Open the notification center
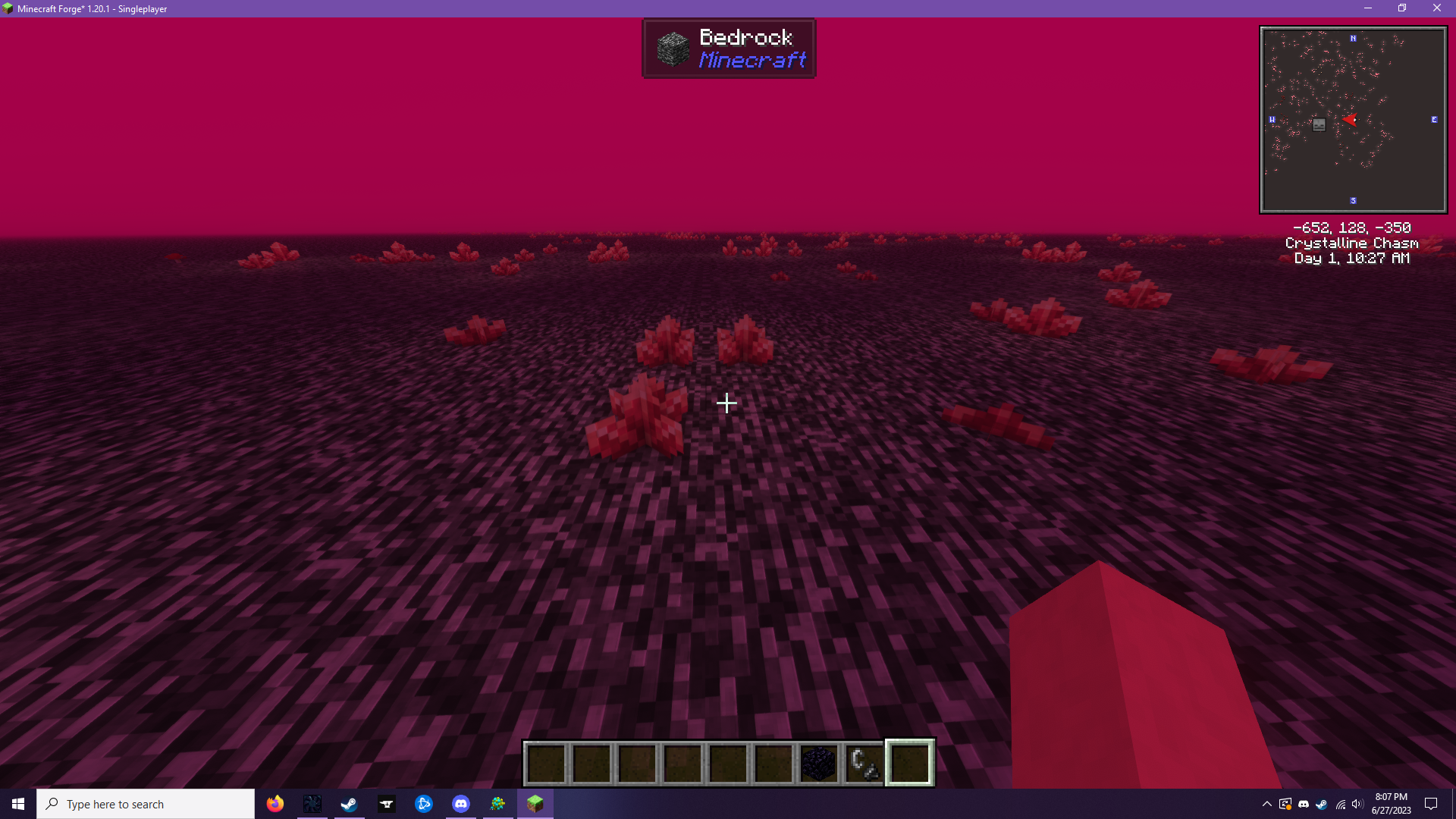The height and width of the screenshot is (819, 1456). 1432,804
